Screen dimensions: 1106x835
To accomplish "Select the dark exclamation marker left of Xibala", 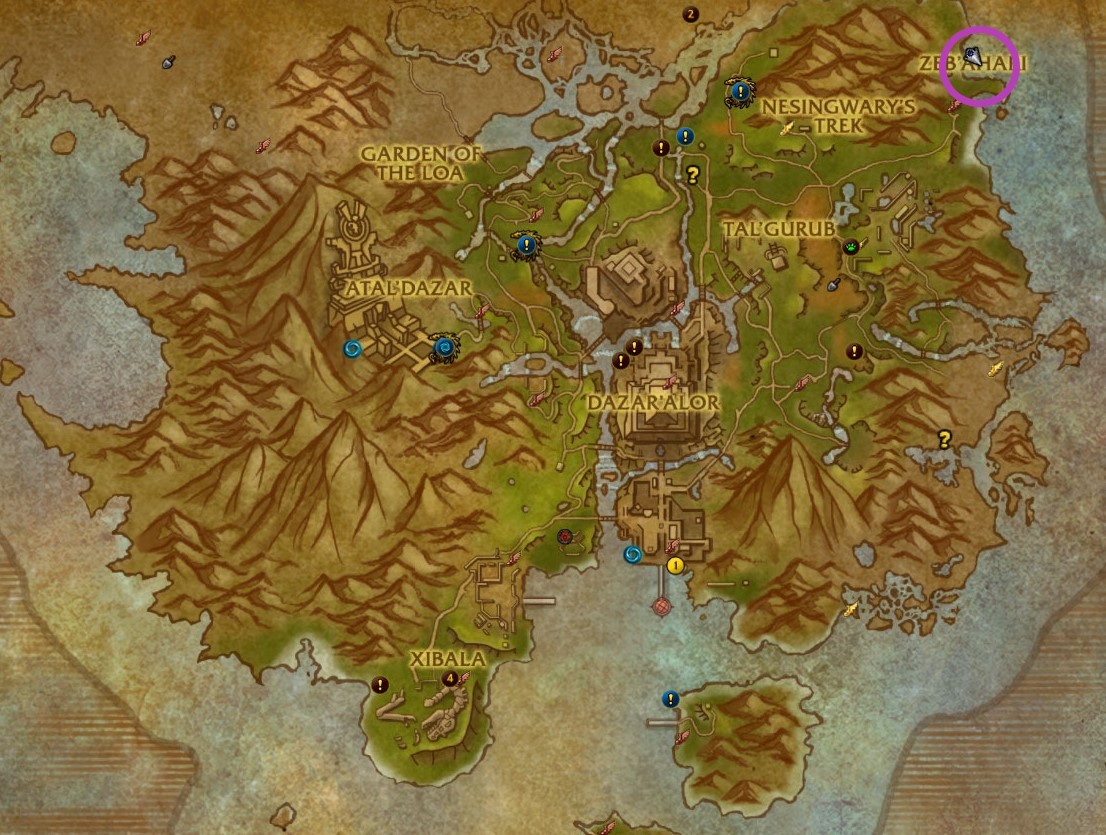I will (380, 685).
